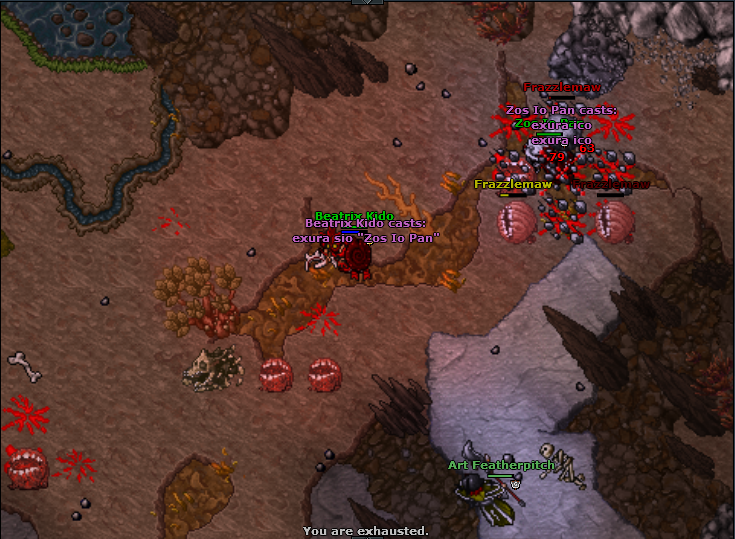Viewport: 735px width, 539px height.
Task: Expand the arrow tab at top edge
Action: 367,2
